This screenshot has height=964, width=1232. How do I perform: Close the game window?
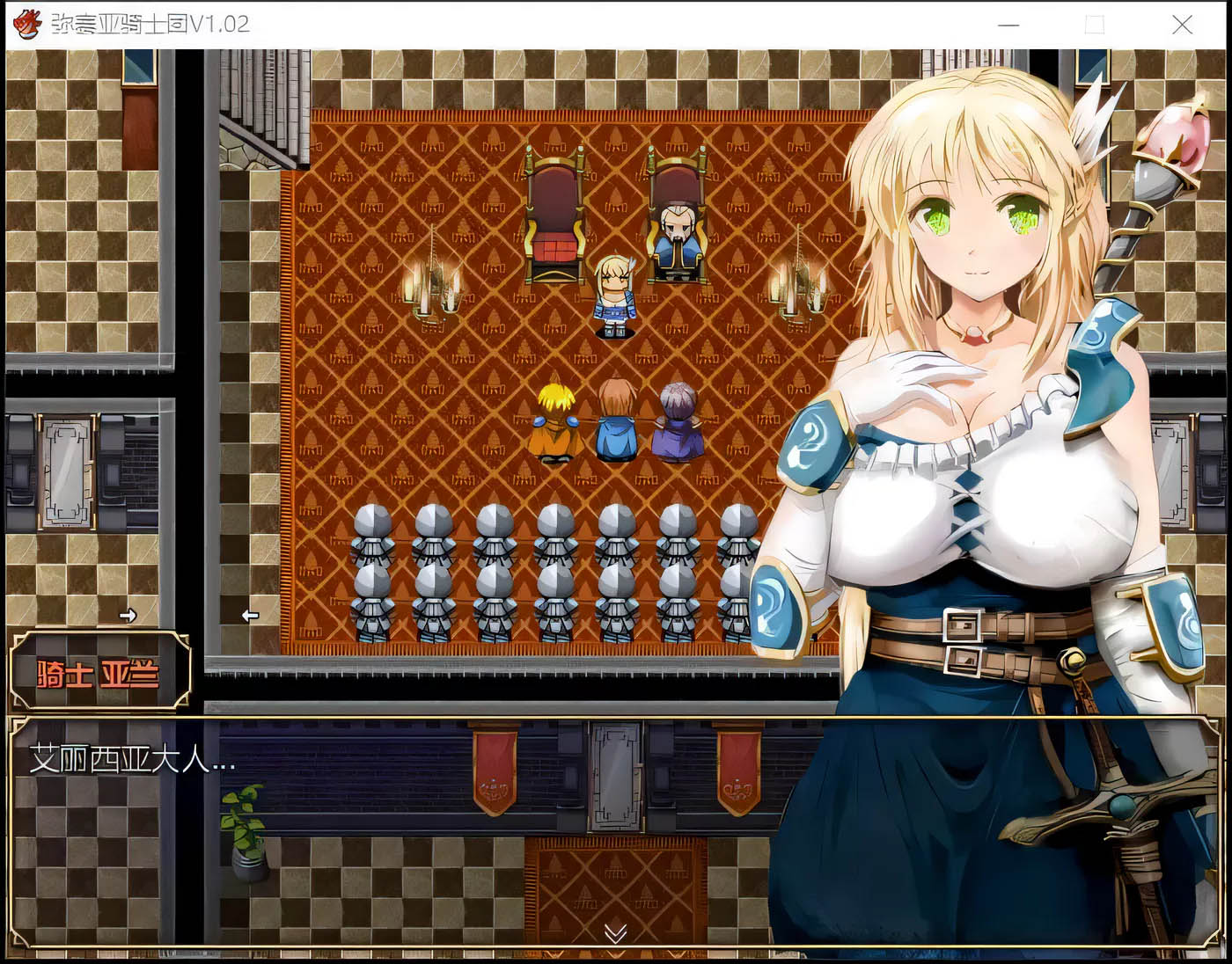pos(1182,25)
